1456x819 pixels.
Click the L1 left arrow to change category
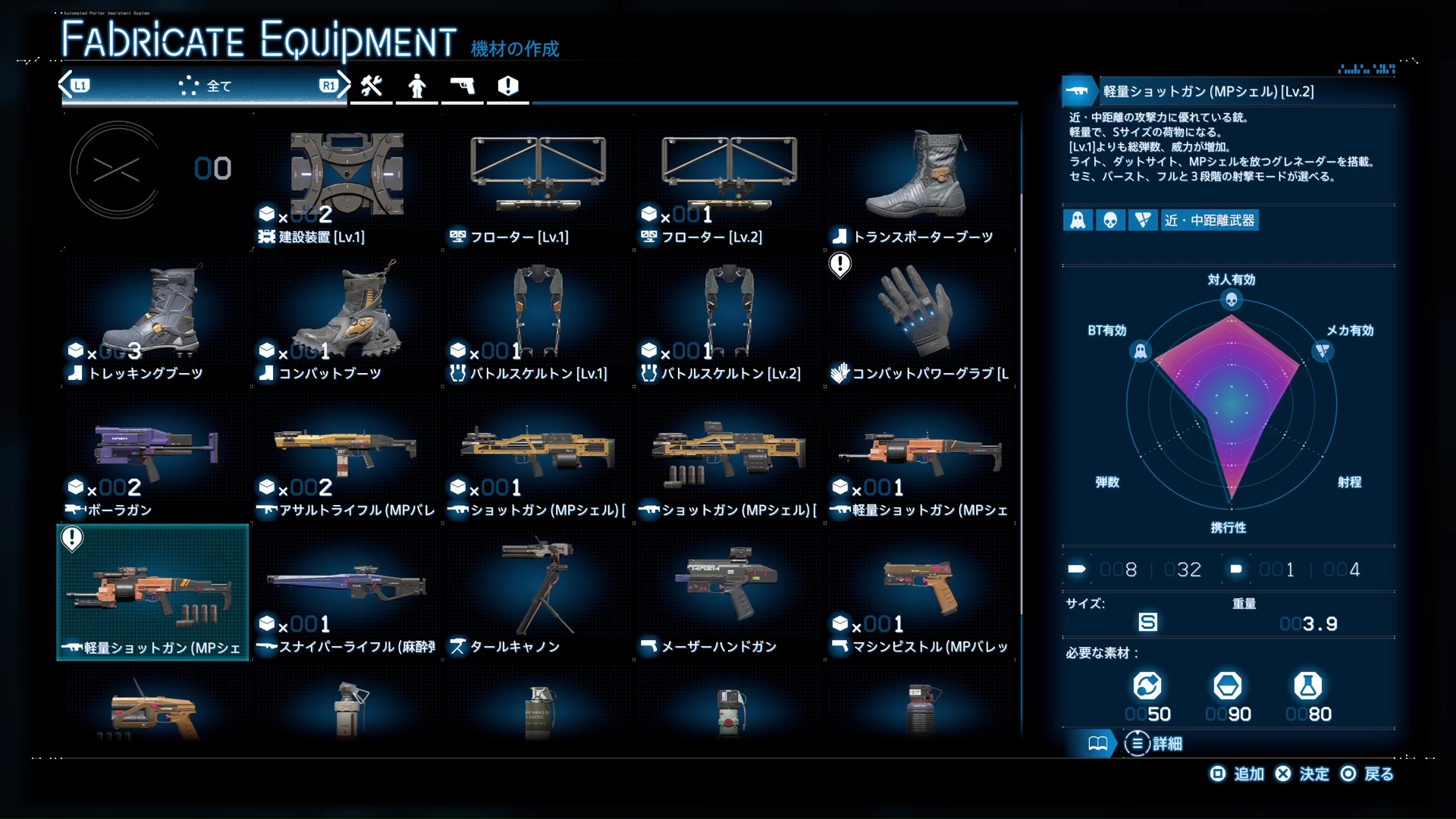pyautogui.click(x=64, y=85)
